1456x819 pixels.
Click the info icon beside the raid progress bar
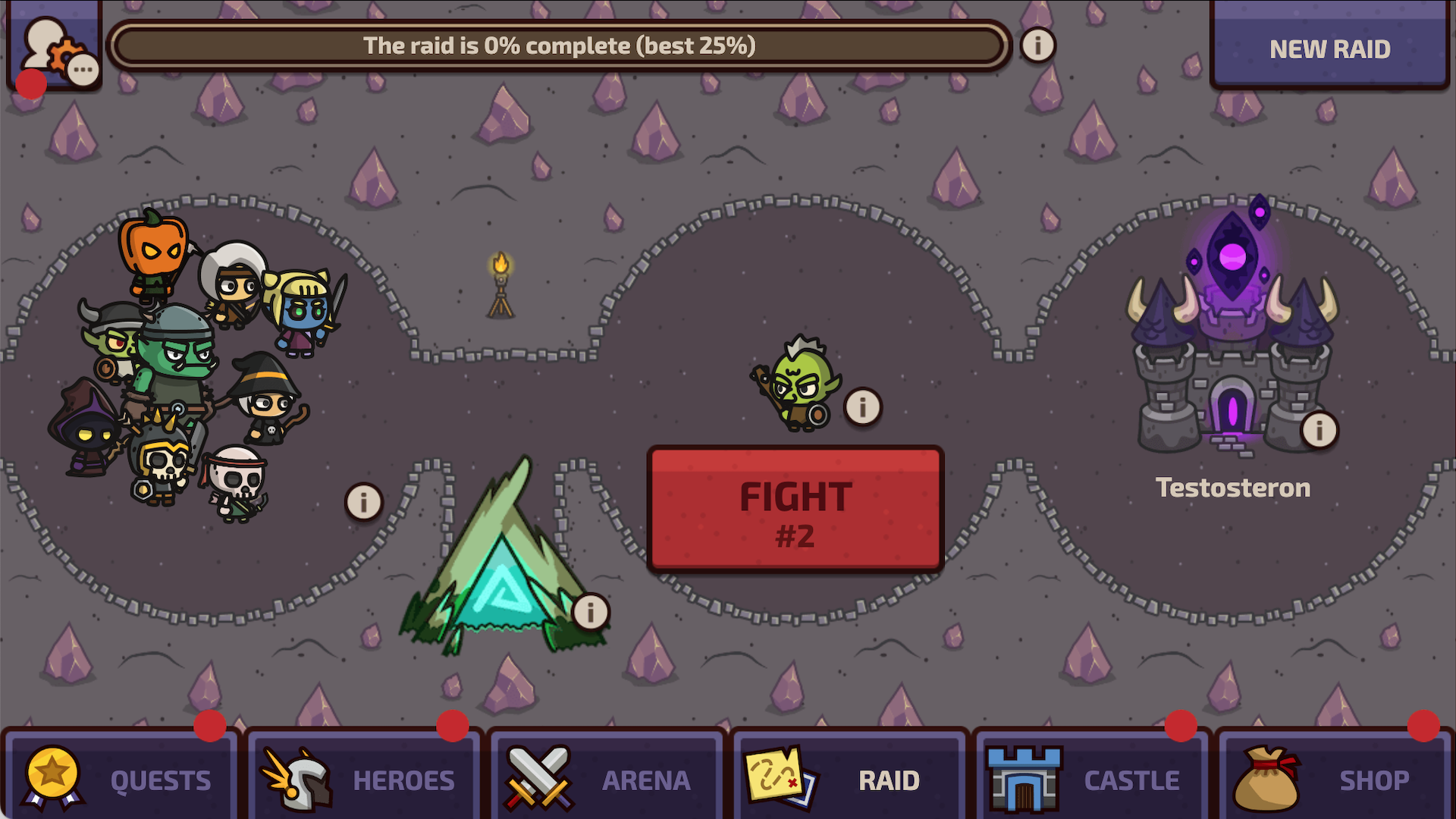pos(1037,45)
